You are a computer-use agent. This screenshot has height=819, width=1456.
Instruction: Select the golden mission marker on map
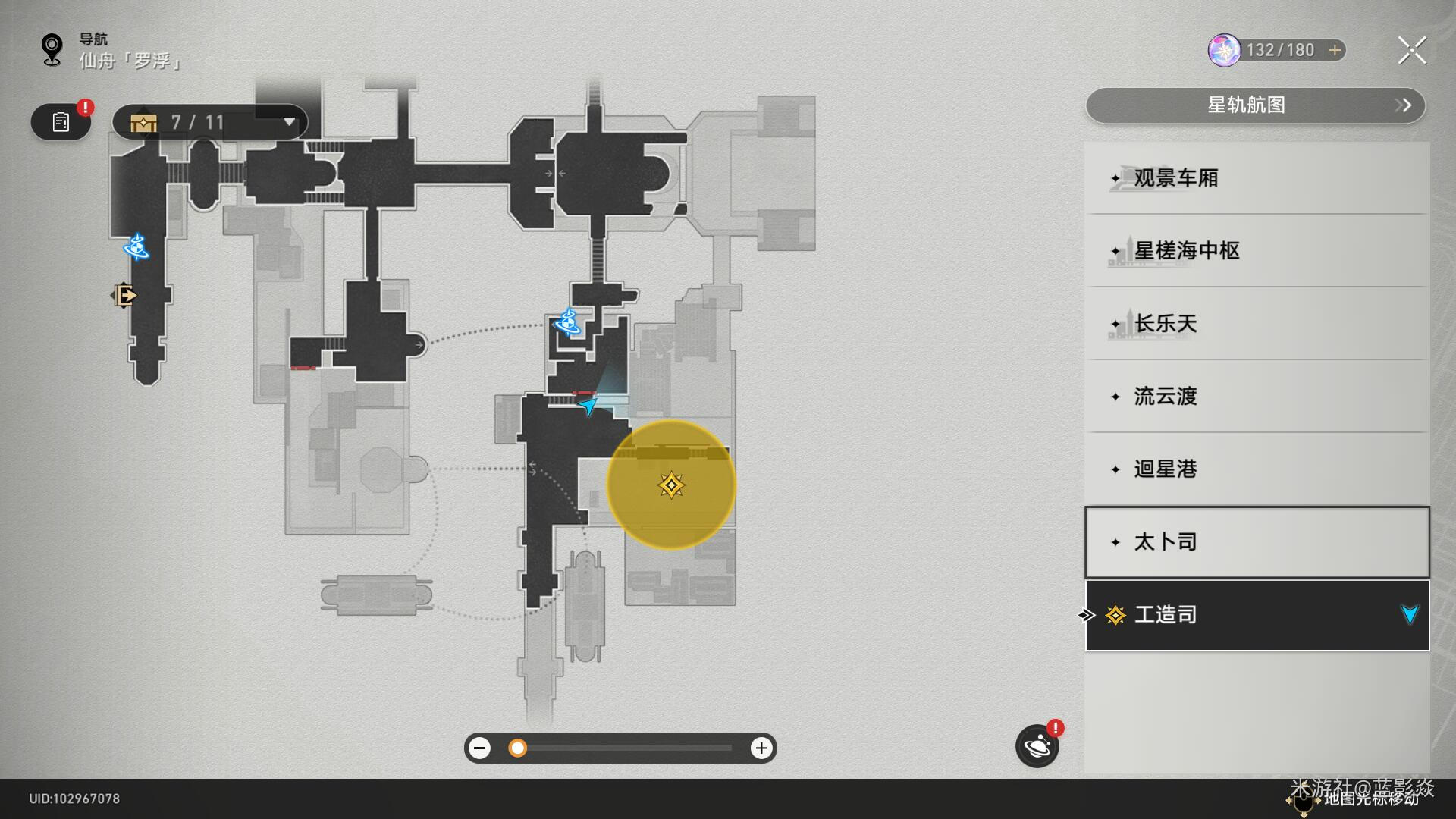point(671,485)
